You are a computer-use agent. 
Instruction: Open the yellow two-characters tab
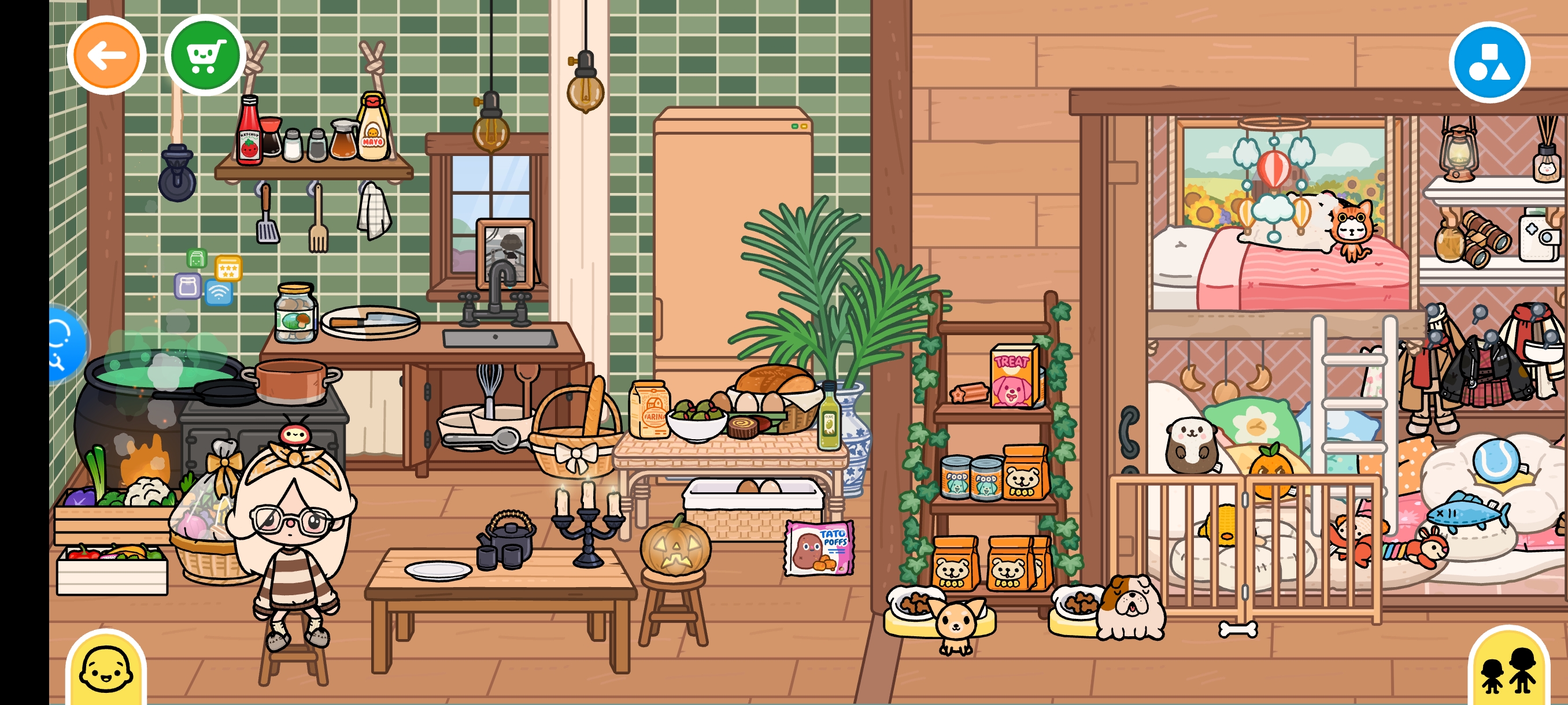[1508, 670]
